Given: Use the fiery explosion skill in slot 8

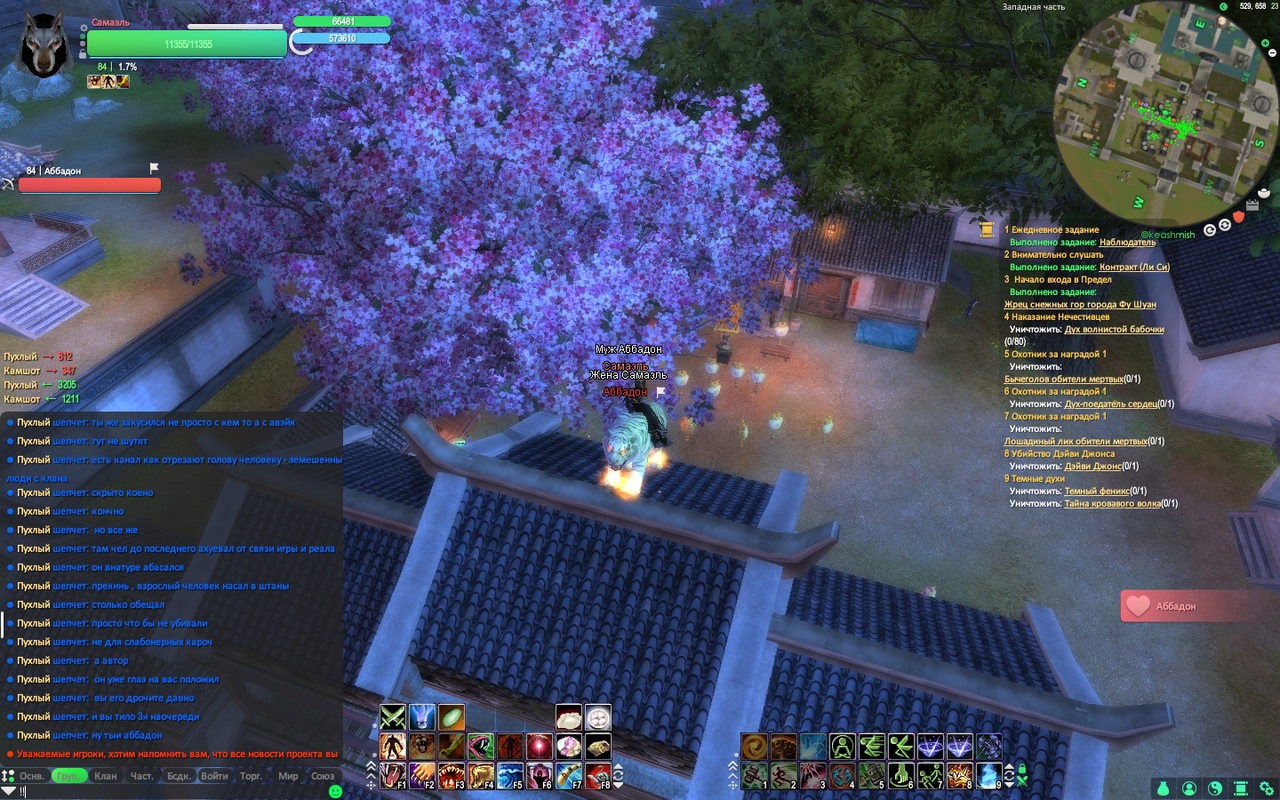Looking at the screenshot, I should click(x=960, y=776).
